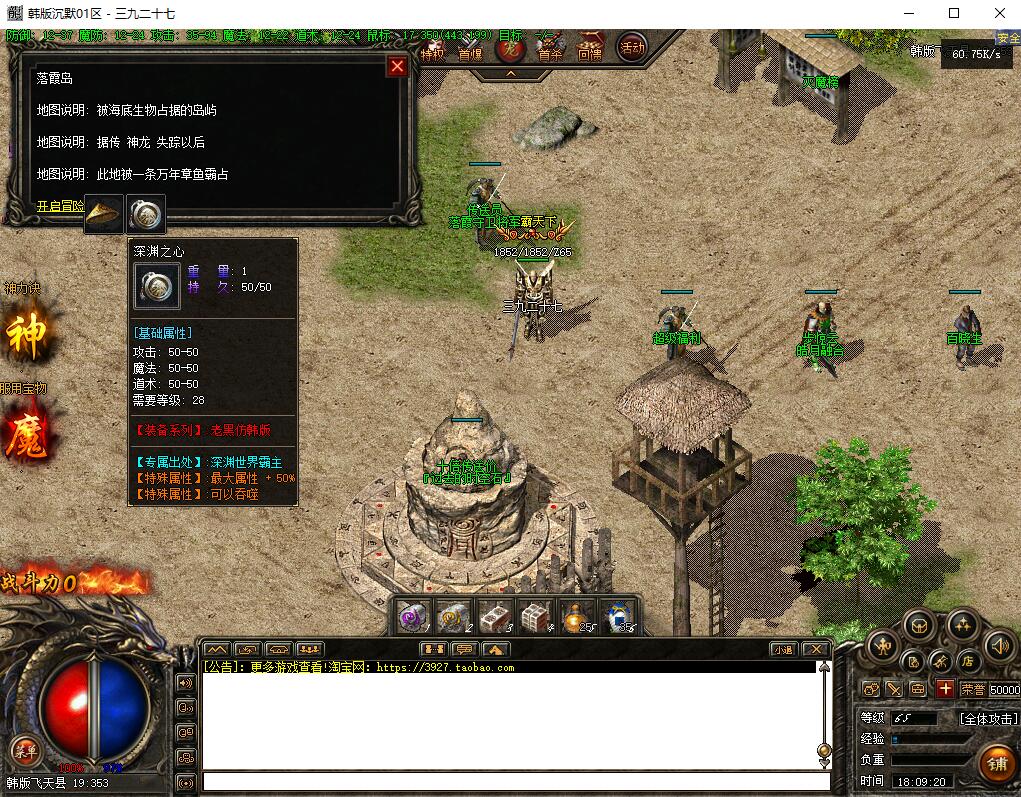Close the 落霞岛 map info panel
Screen dimensions: 1021x797
(x=397, y=66)
